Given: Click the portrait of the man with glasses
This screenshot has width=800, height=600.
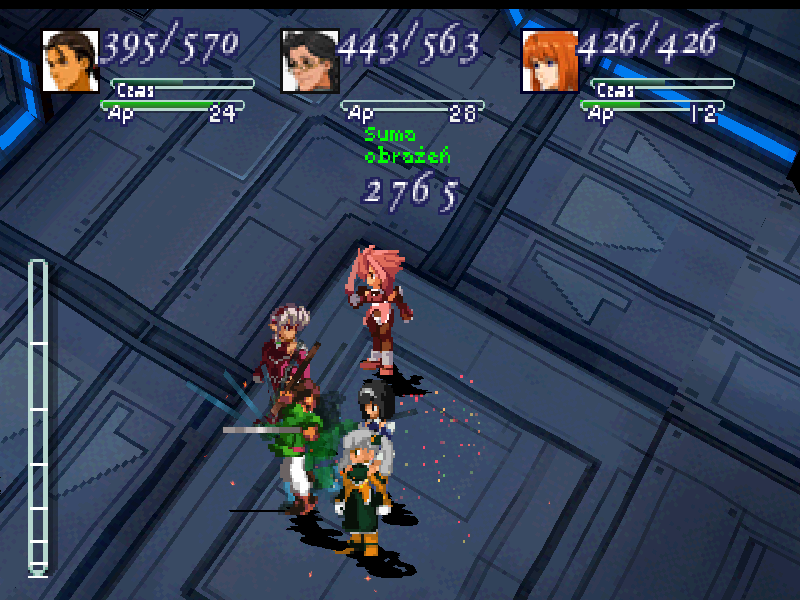Looking at the screenshot, I should tap(309, 61).
